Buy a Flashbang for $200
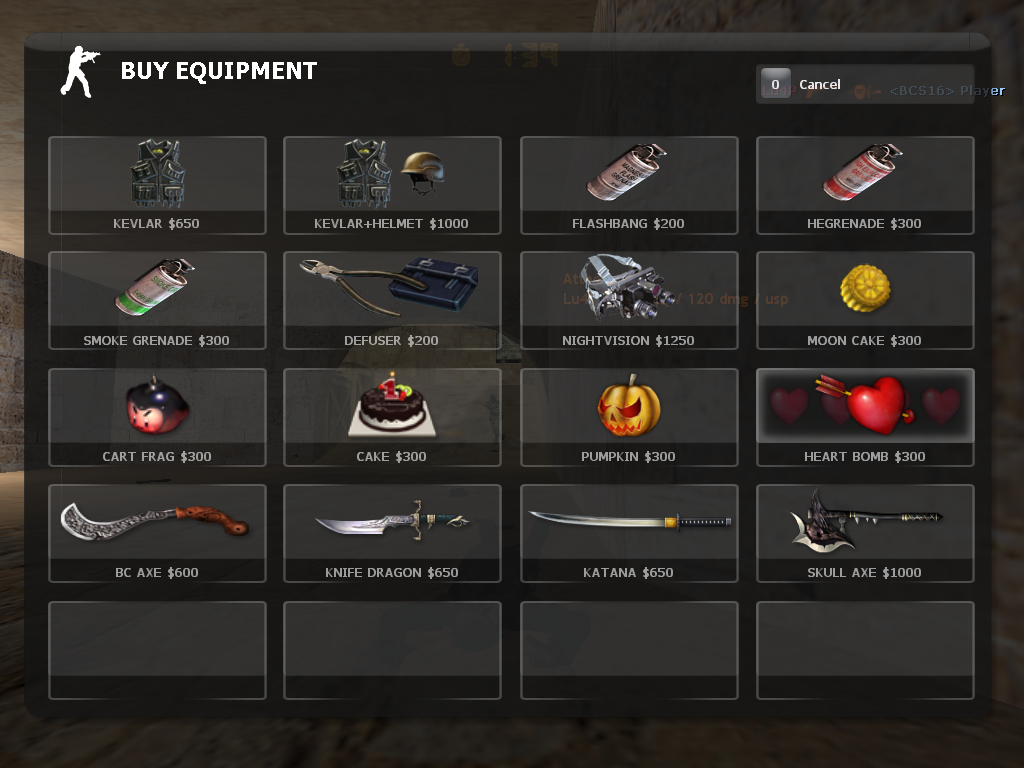Screen dimensions: 1024x768 tap(629, 185)
